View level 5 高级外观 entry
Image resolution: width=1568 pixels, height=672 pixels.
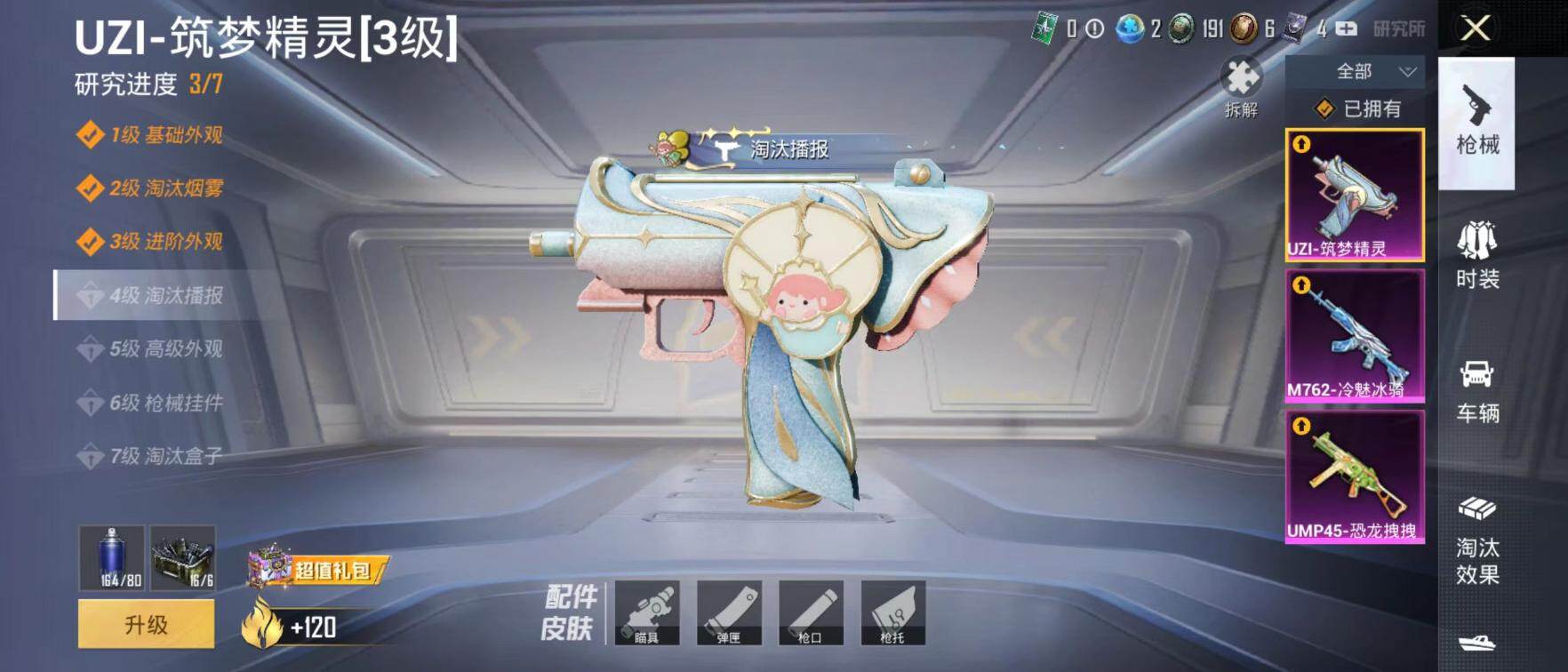tap(151, 348)
